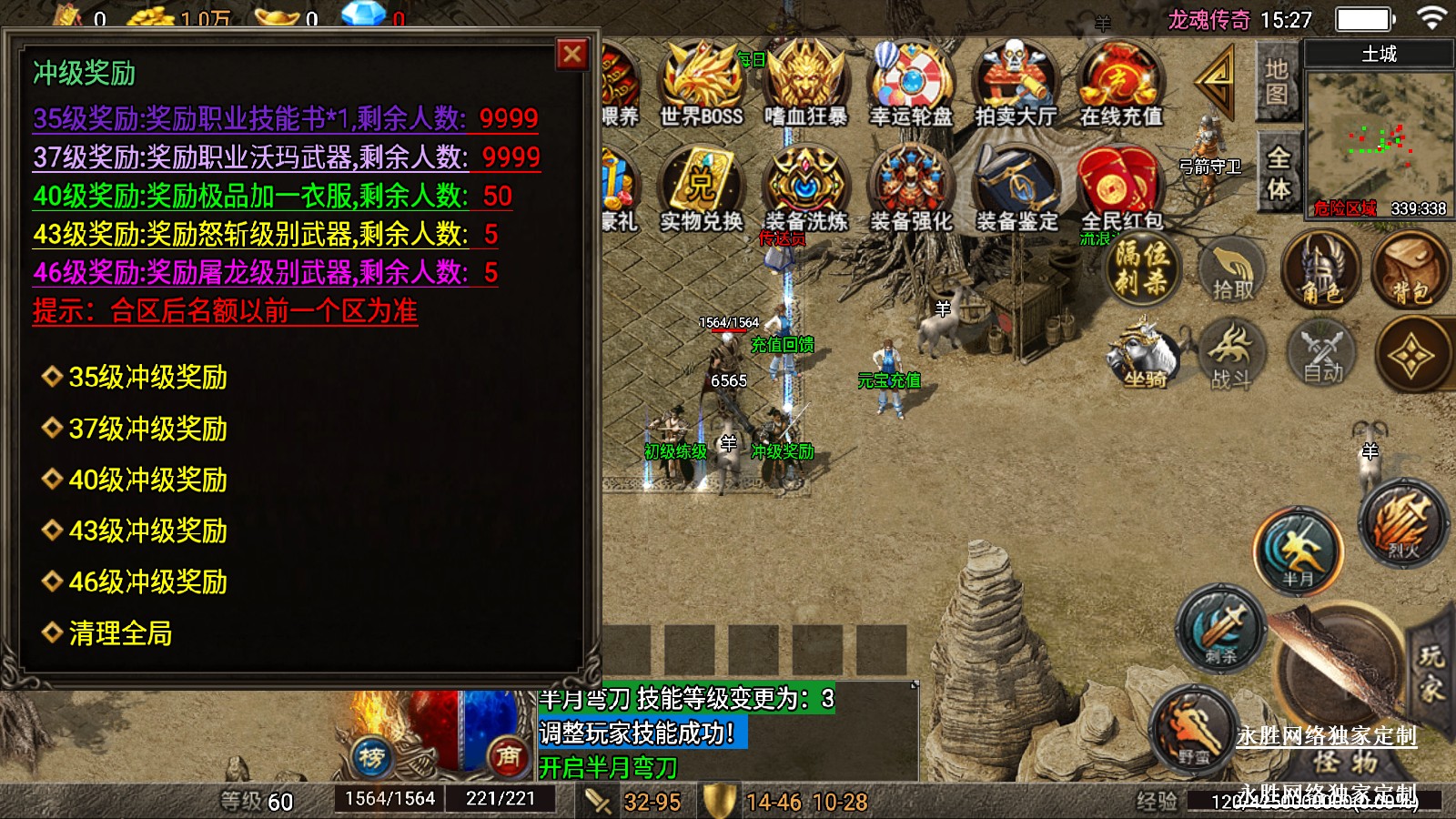Image resolution: width=1456 pixels, height=819 pixels.
Task: Select the 35级冲级奖励 option
Action: (x=147, y=377)
